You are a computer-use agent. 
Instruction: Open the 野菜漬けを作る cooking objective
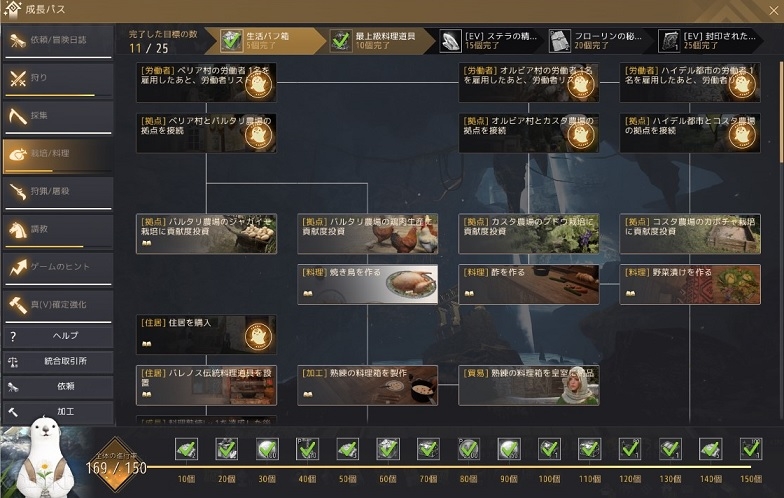click(x=690, y=284)
